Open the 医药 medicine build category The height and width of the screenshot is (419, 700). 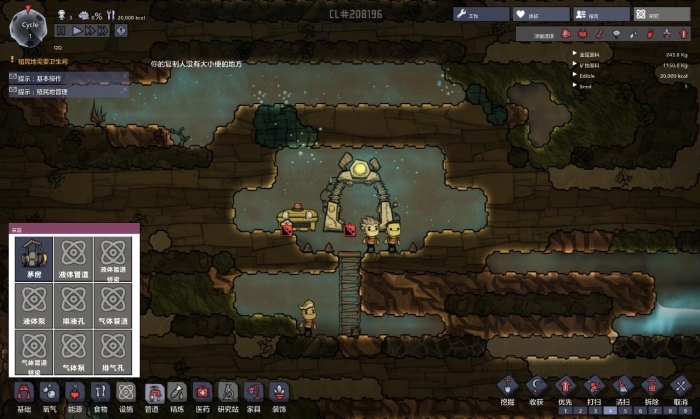tap(203, 395)
